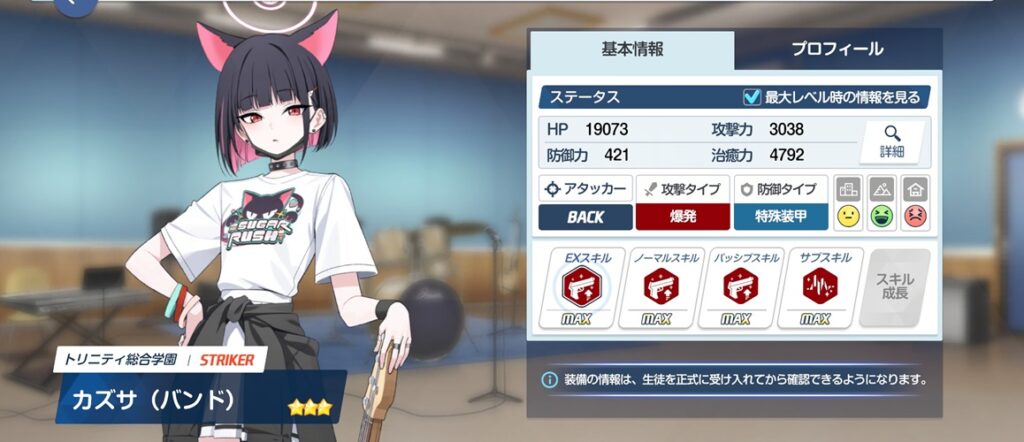
Task: Open the プロフィール tab
Action: pos(837,48)
